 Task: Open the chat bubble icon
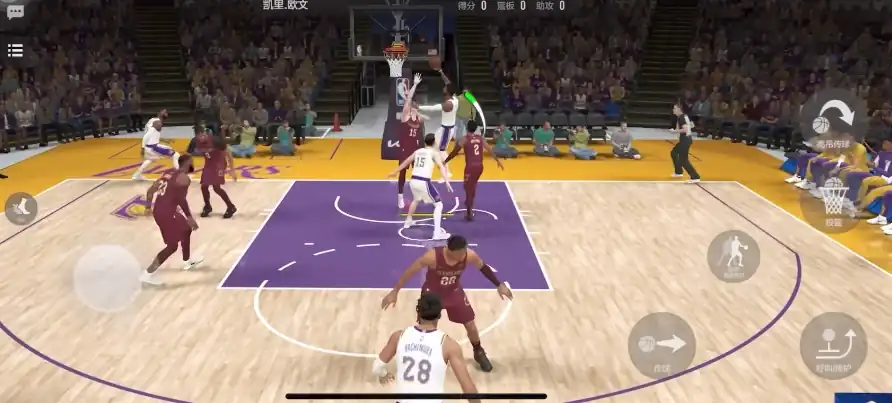click(15, 12)
